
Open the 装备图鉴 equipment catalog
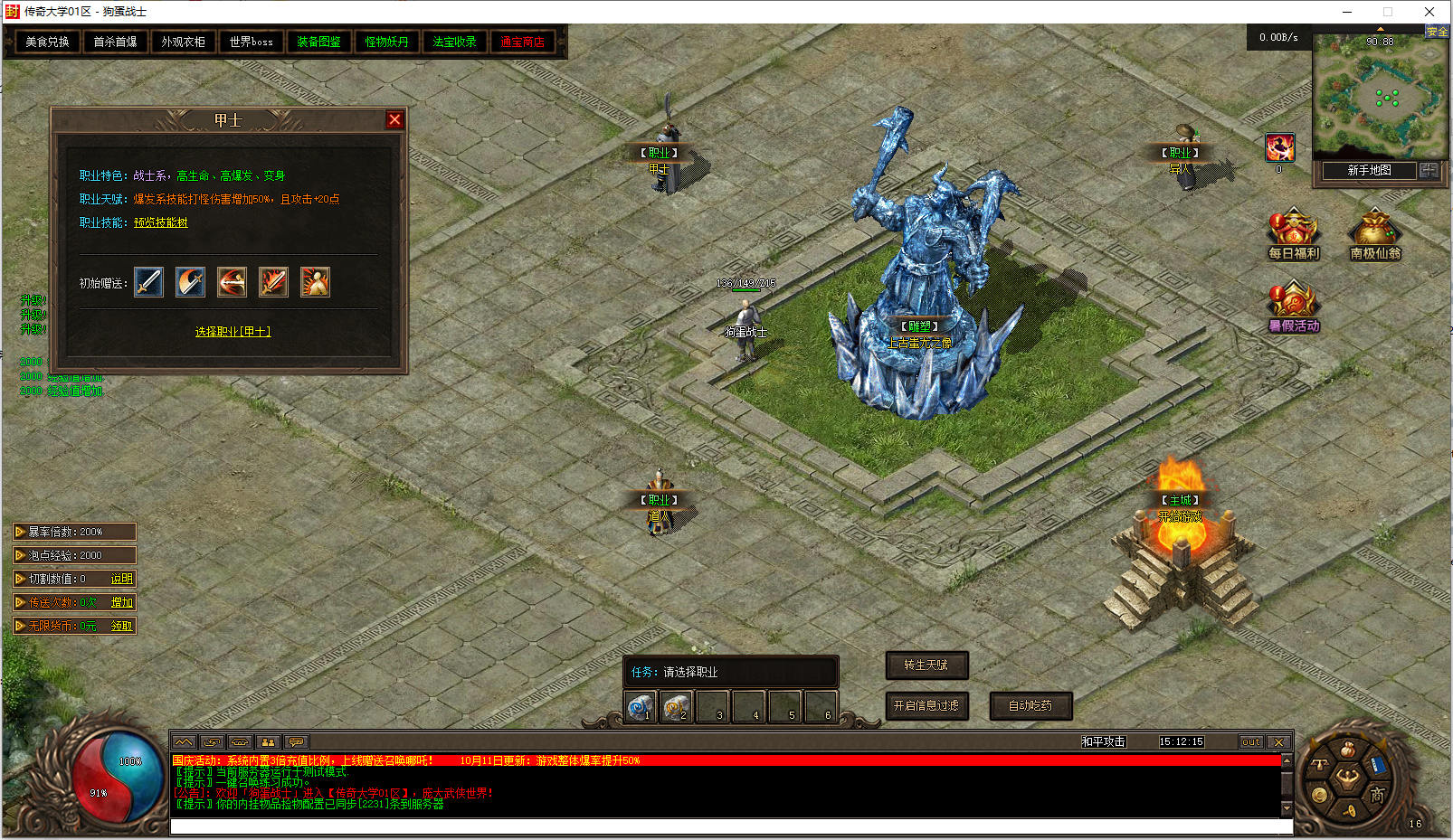tap(318, 42)
